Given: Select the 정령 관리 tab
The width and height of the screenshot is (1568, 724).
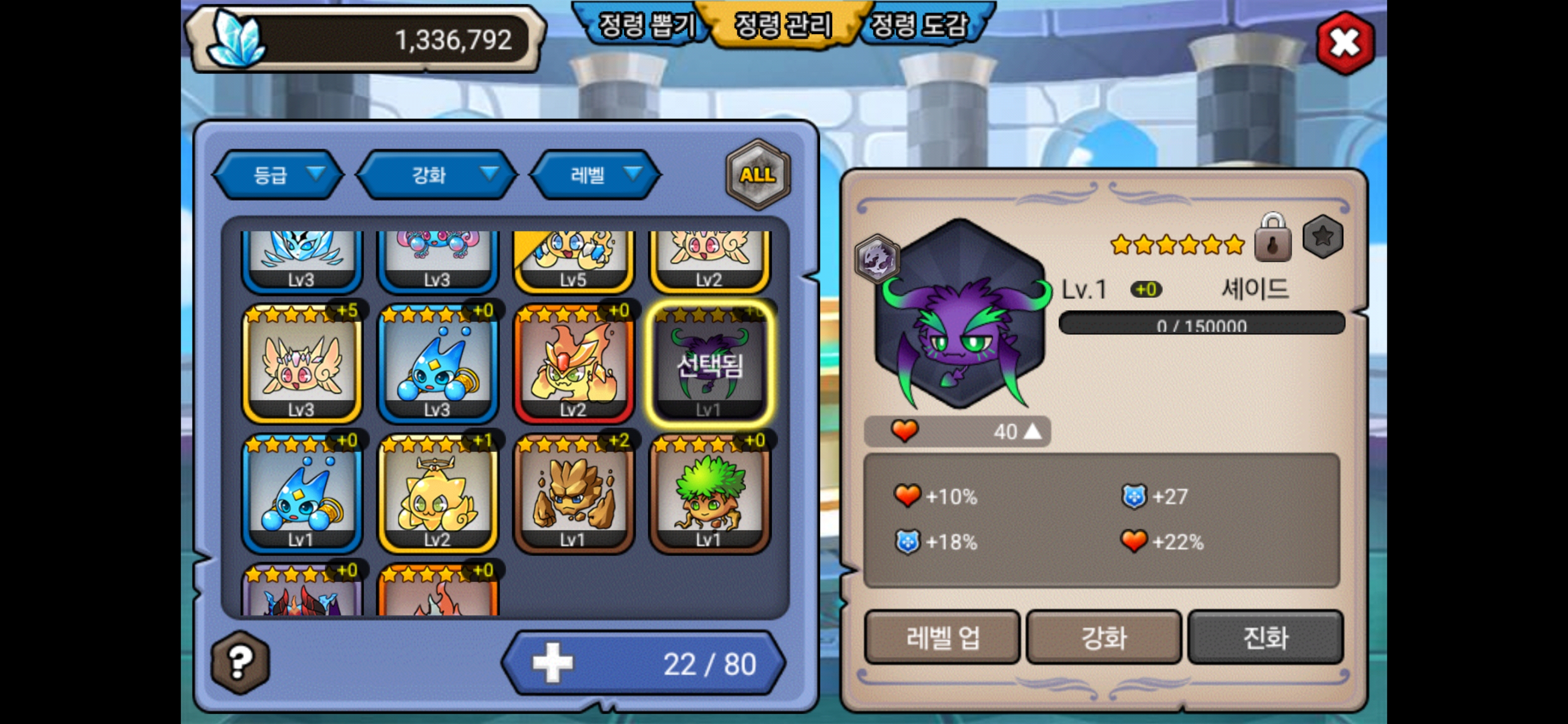Looking at the screenshot, I should tap(783, 26).
